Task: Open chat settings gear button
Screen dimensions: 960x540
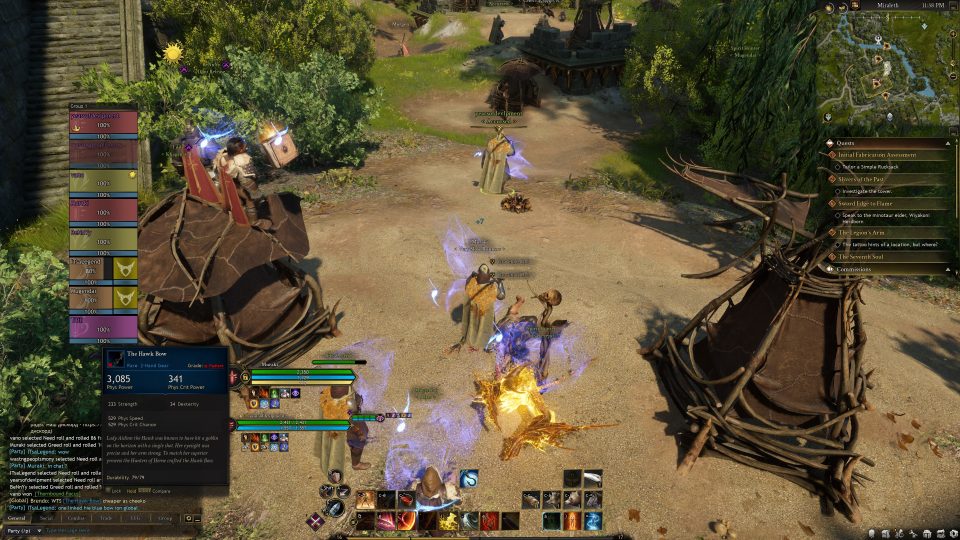Action: point(187,519)
